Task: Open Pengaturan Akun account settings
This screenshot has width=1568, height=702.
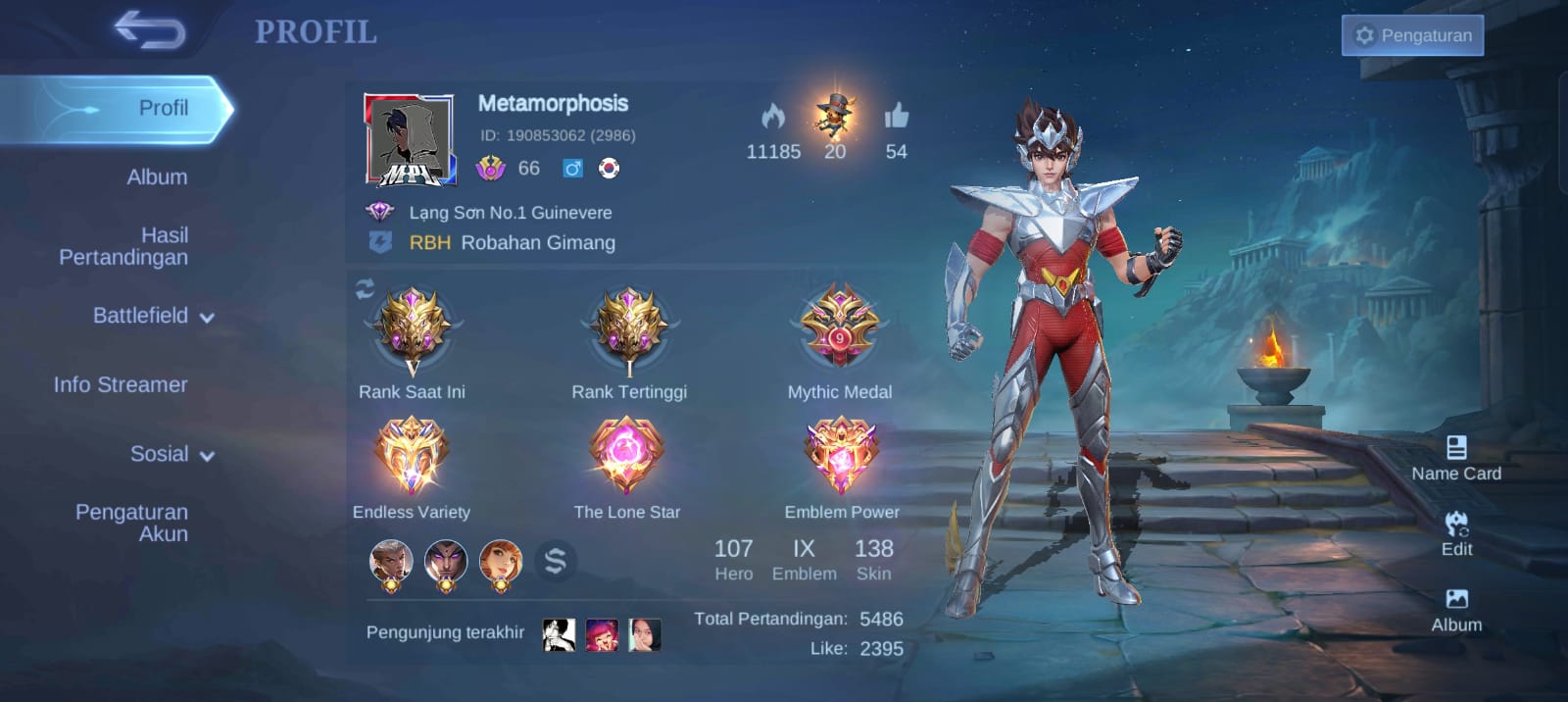Action: [131, 523]
